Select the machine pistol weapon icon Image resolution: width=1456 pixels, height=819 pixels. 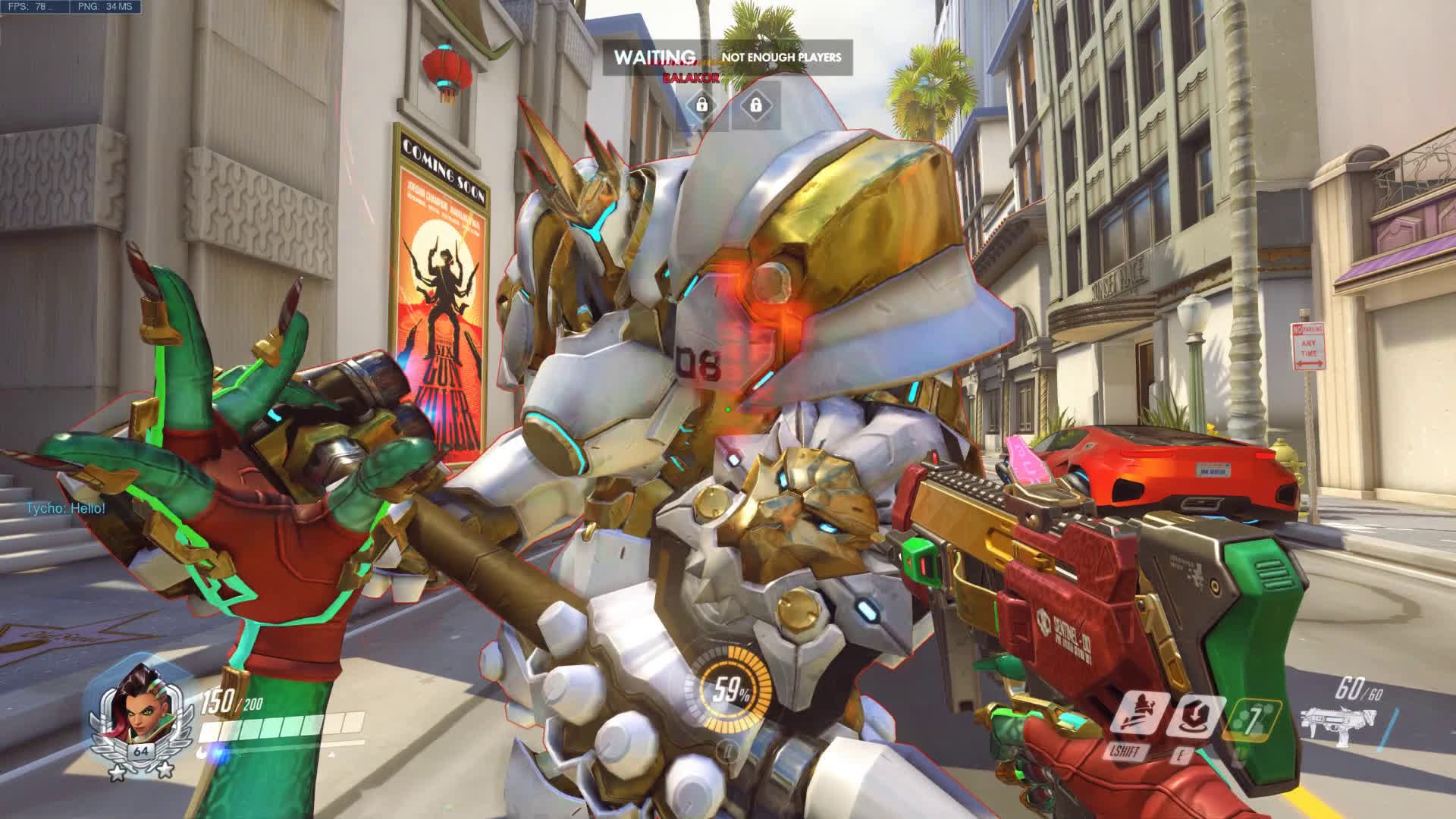(x=1335, y=724)
